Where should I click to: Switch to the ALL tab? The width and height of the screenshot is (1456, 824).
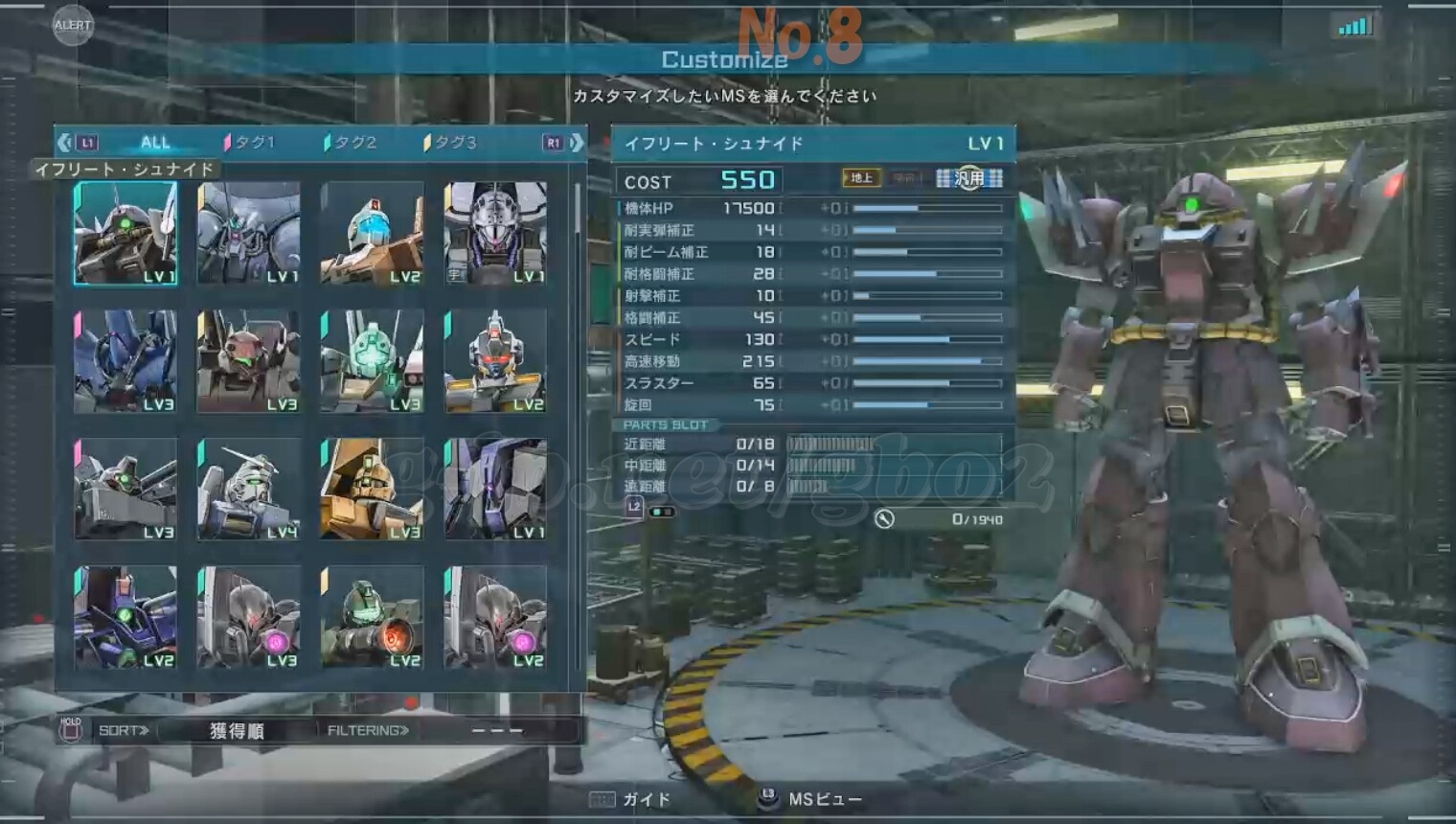(x=154, y=143)
